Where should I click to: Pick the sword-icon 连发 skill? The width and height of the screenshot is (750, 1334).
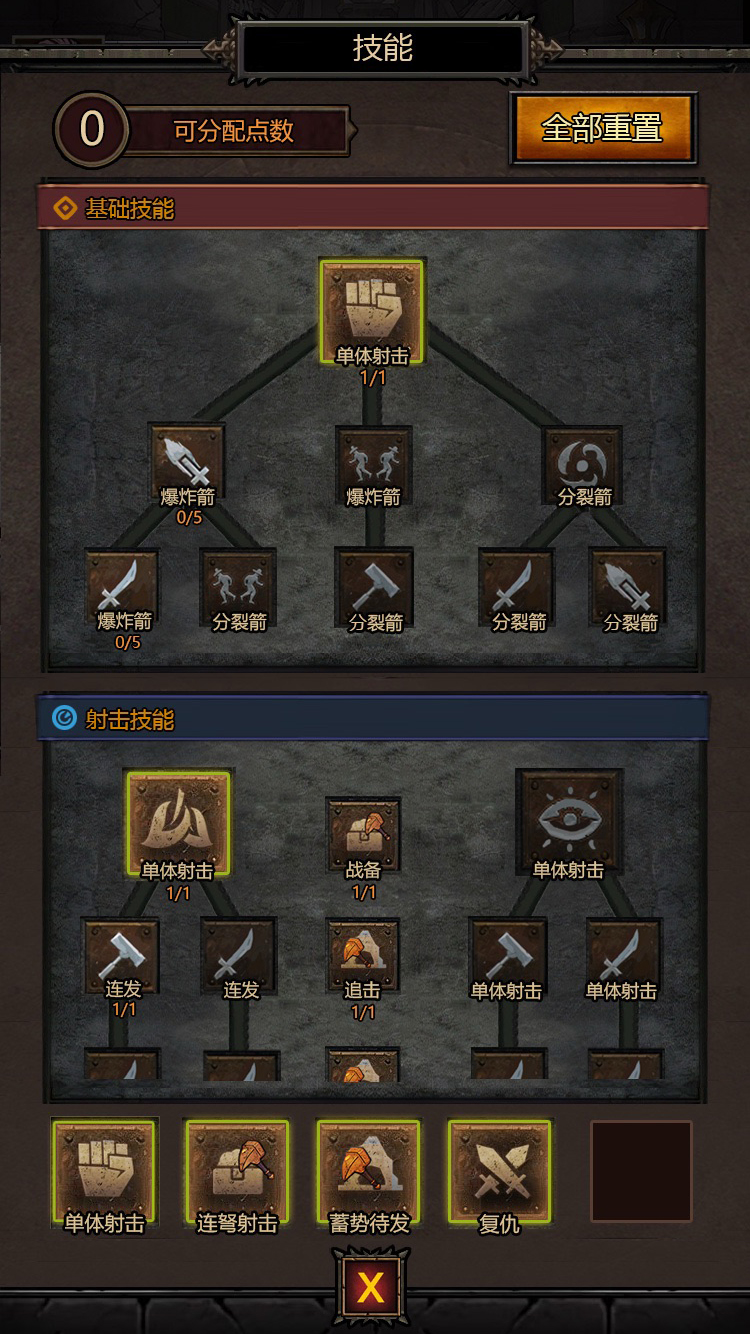coord(240,954)
